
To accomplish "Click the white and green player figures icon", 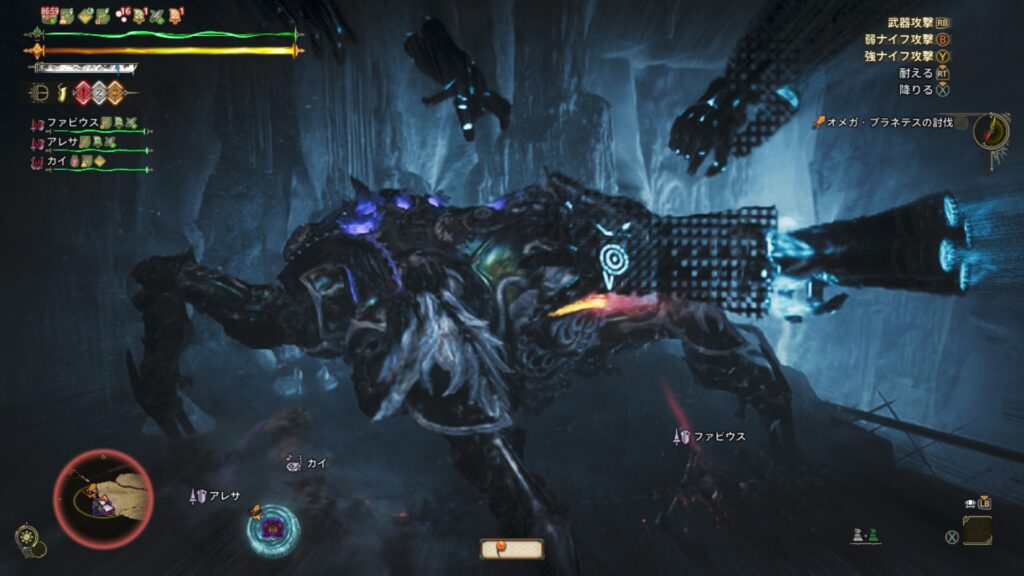I will tap(863, 536).
